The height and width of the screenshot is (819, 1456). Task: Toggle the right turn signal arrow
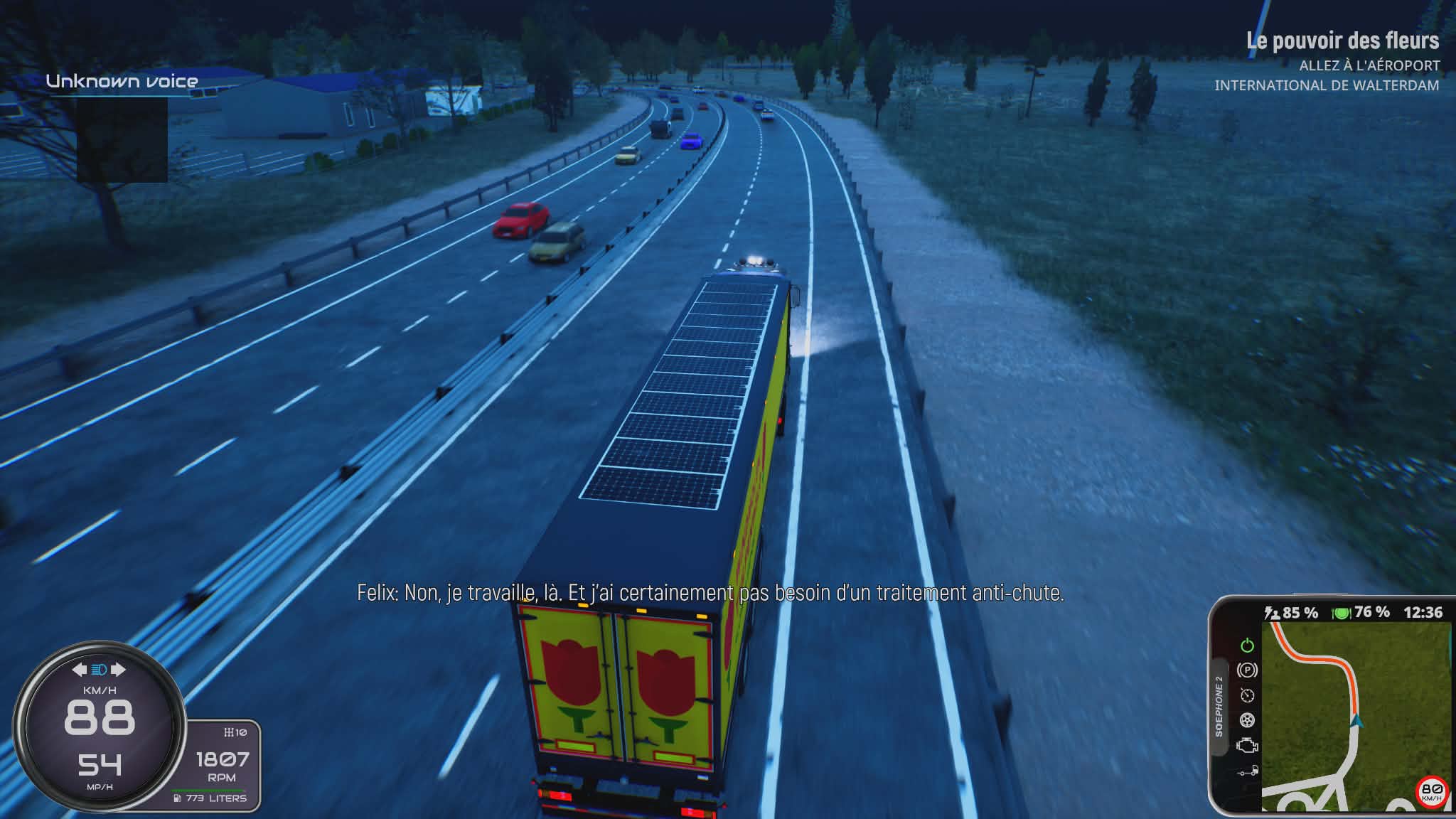pyautogui.click(x=118, y=670)
